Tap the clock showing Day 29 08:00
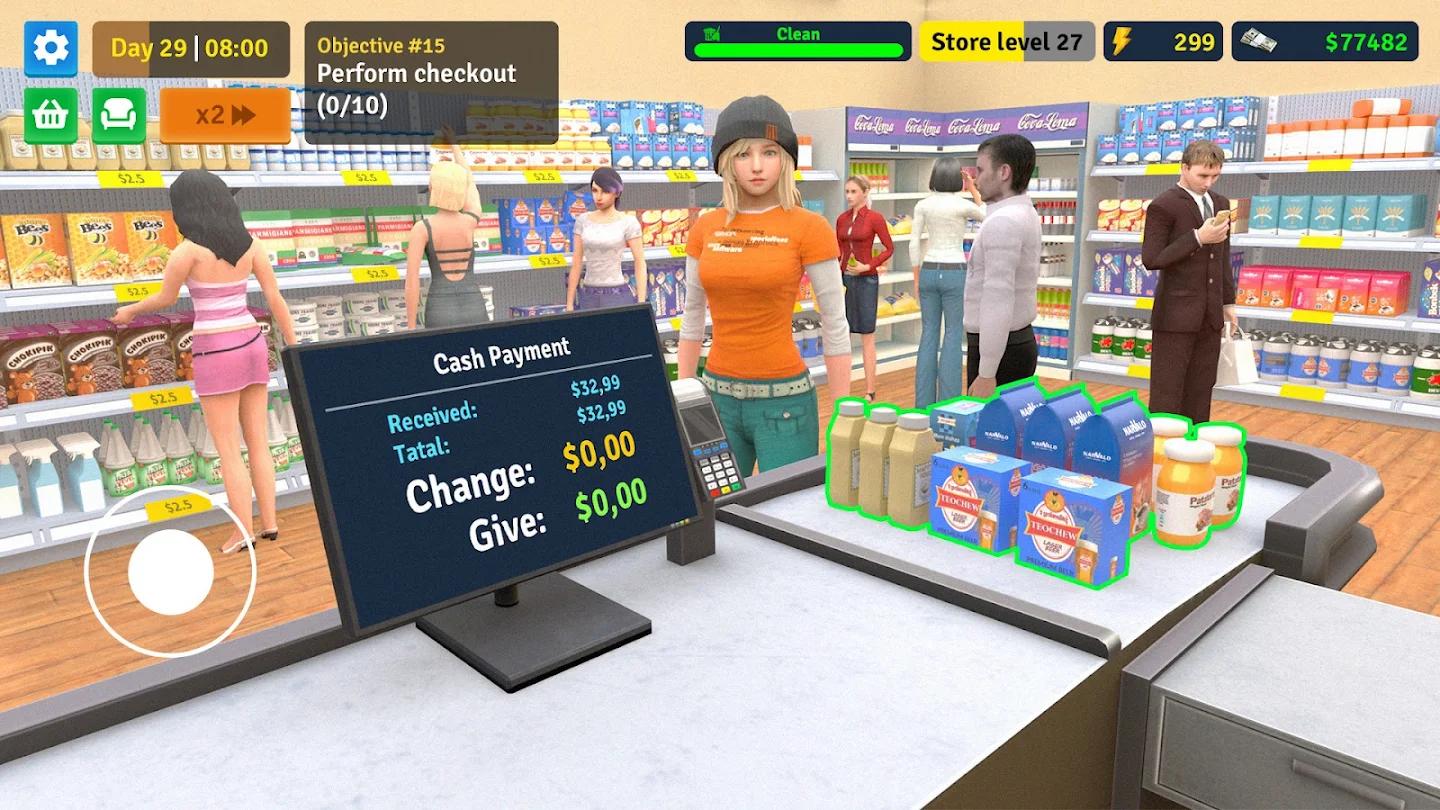Viewport: 1440px width, 810px height. (x=191, y=46)
